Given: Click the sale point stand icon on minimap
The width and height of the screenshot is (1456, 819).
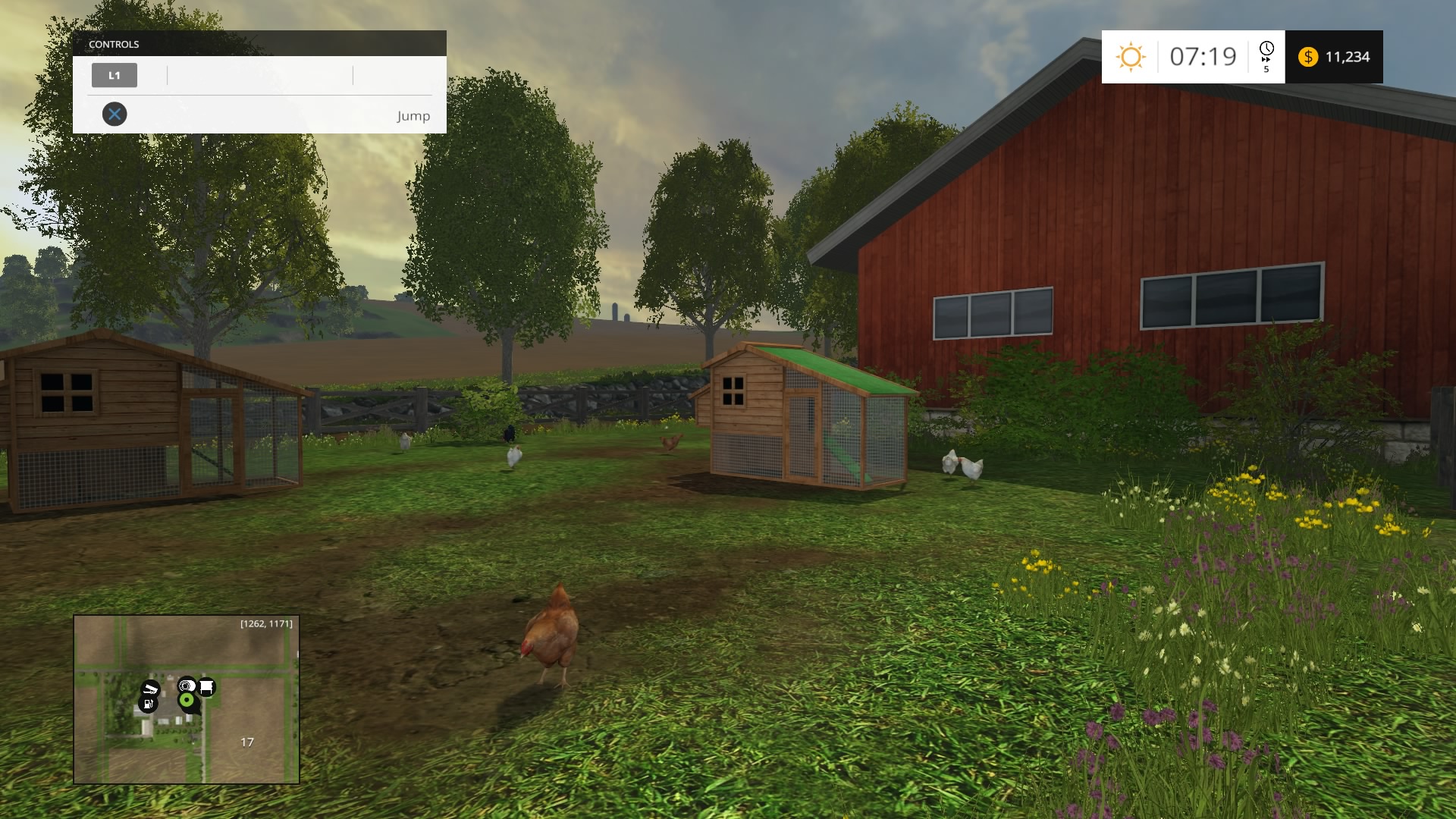Looking at the screenshot, I should [206, 687].
